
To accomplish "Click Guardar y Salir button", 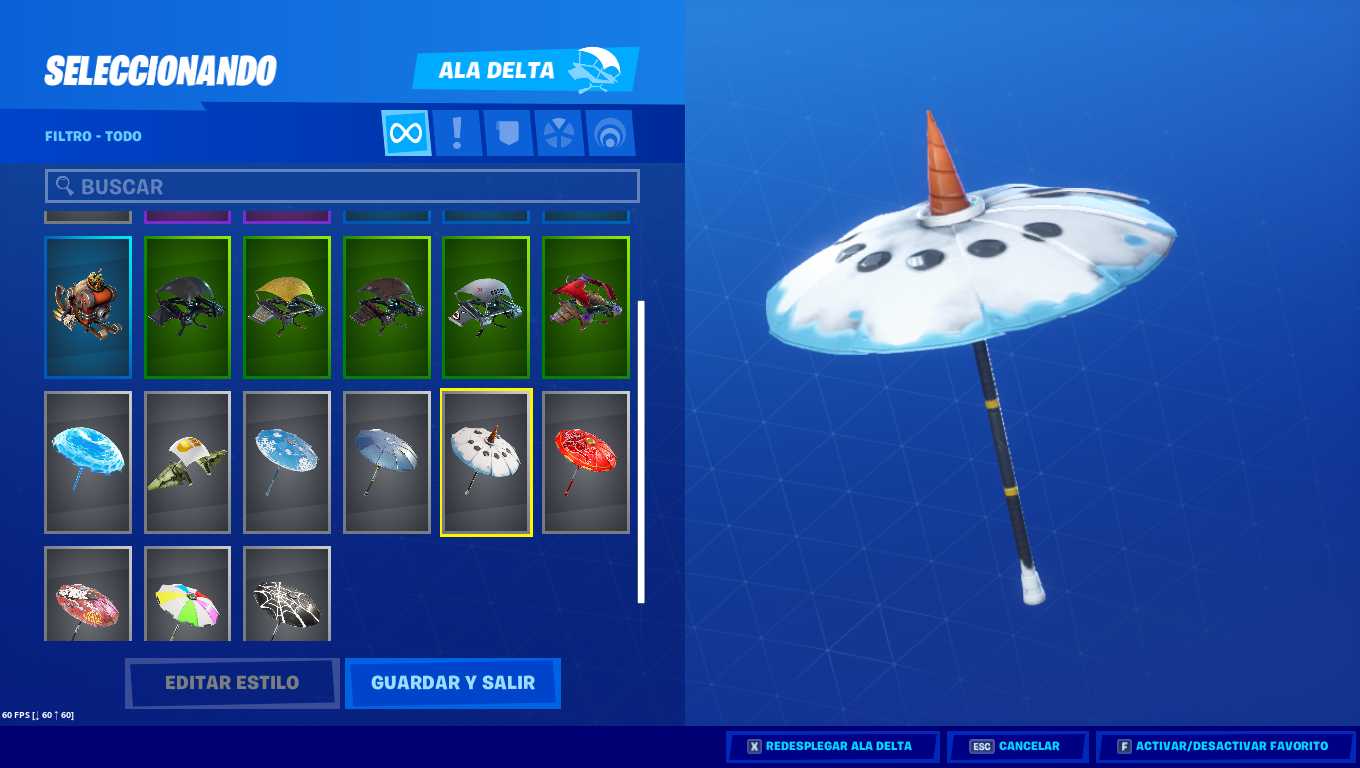I will point(452,683).
